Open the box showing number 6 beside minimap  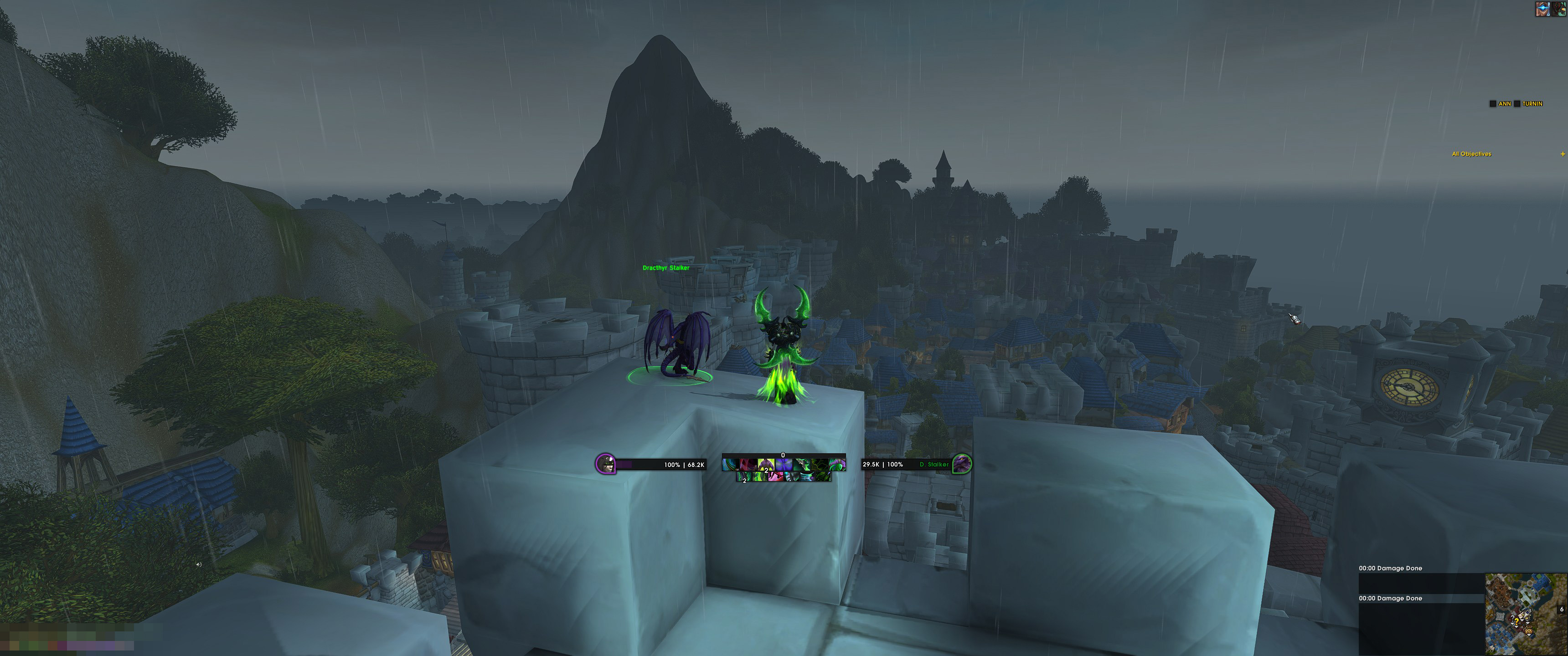(x=1561, y=610)
